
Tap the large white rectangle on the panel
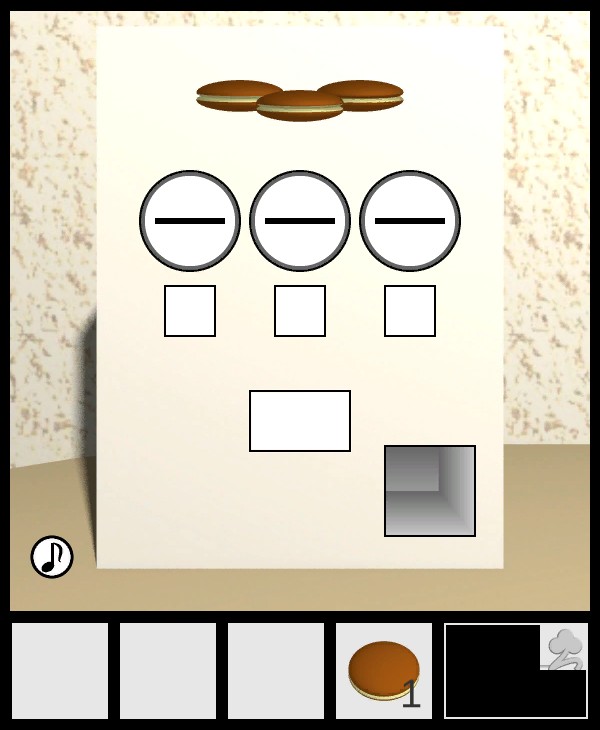point(300,421)
